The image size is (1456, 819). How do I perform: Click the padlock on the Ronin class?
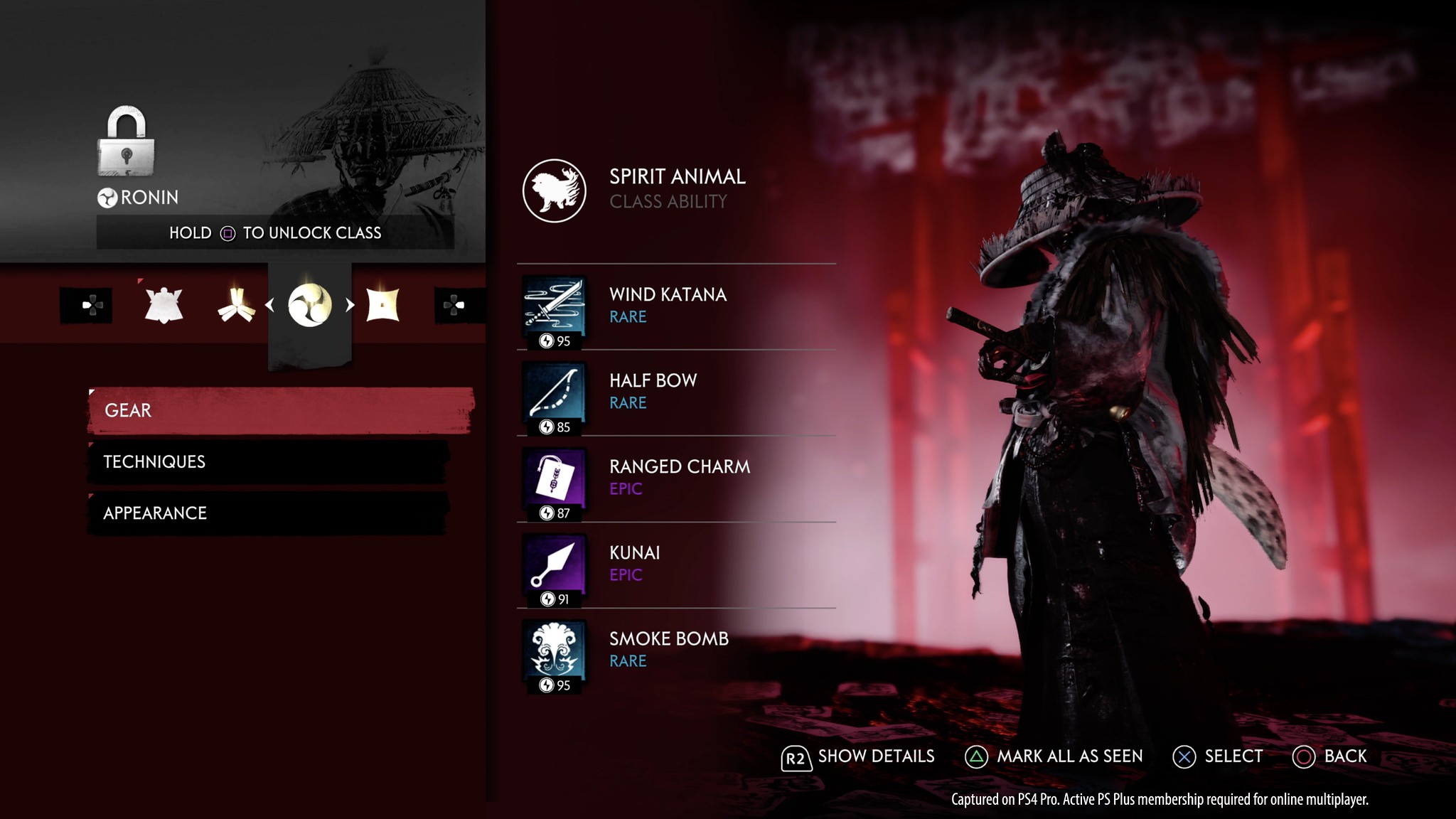tap(126, 141)
